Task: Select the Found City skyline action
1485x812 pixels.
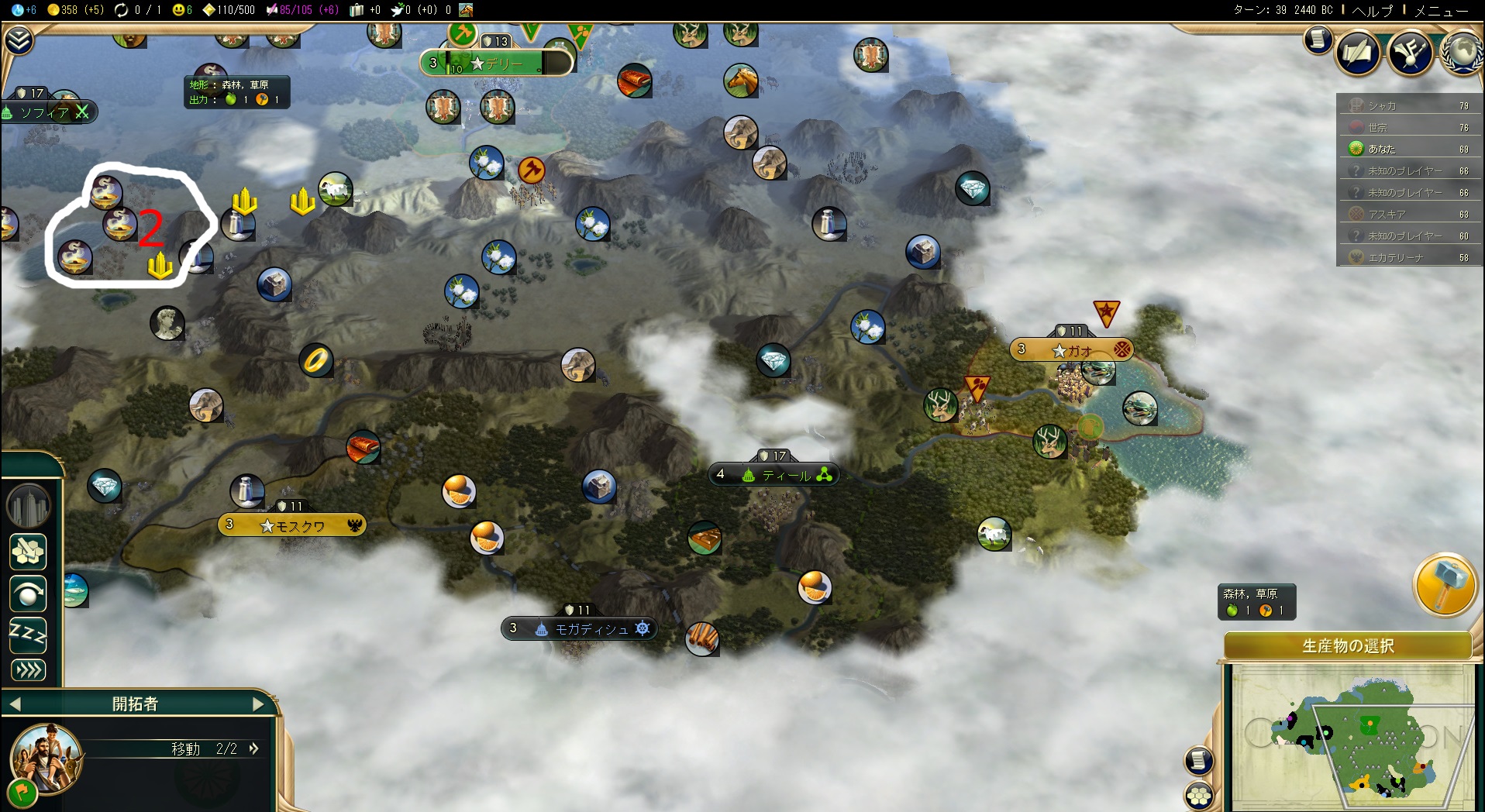Action: [28, 506]
